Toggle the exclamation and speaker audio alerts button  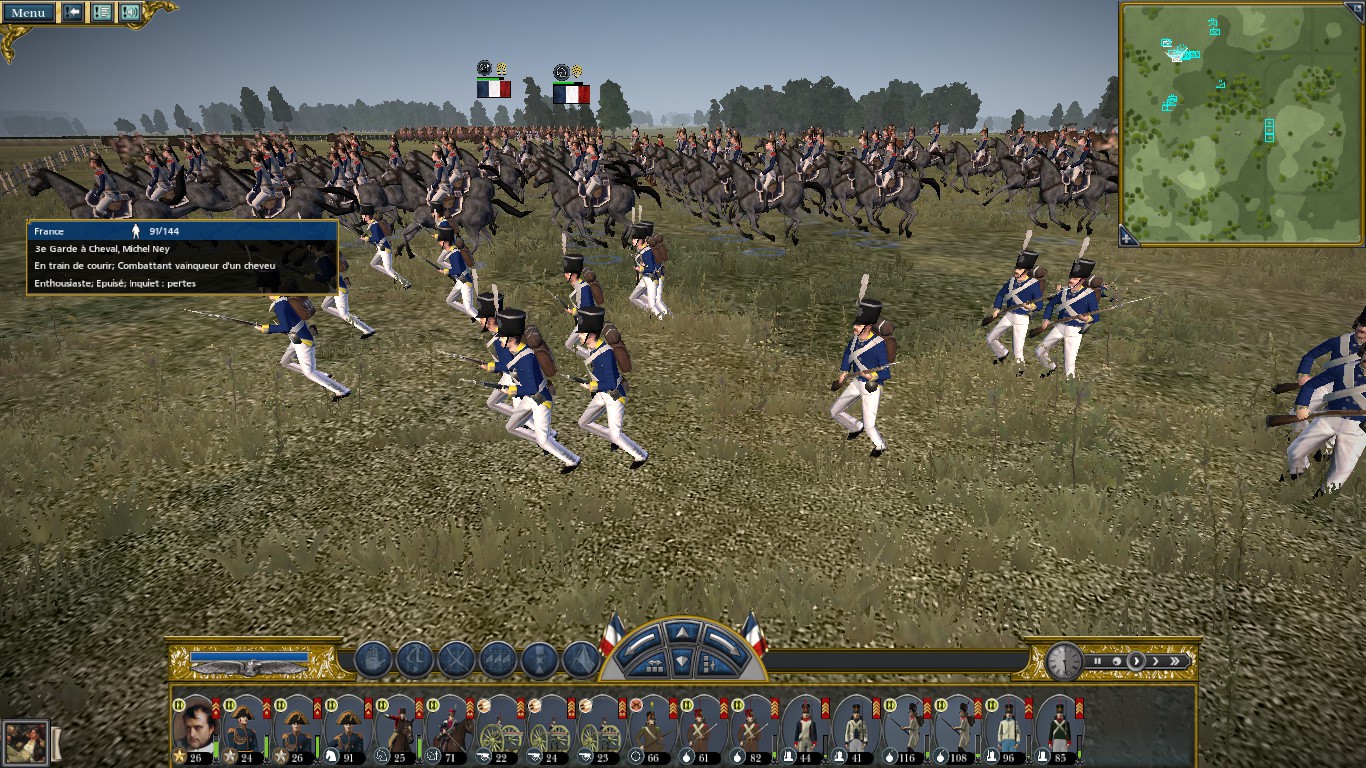pos(130,13)
